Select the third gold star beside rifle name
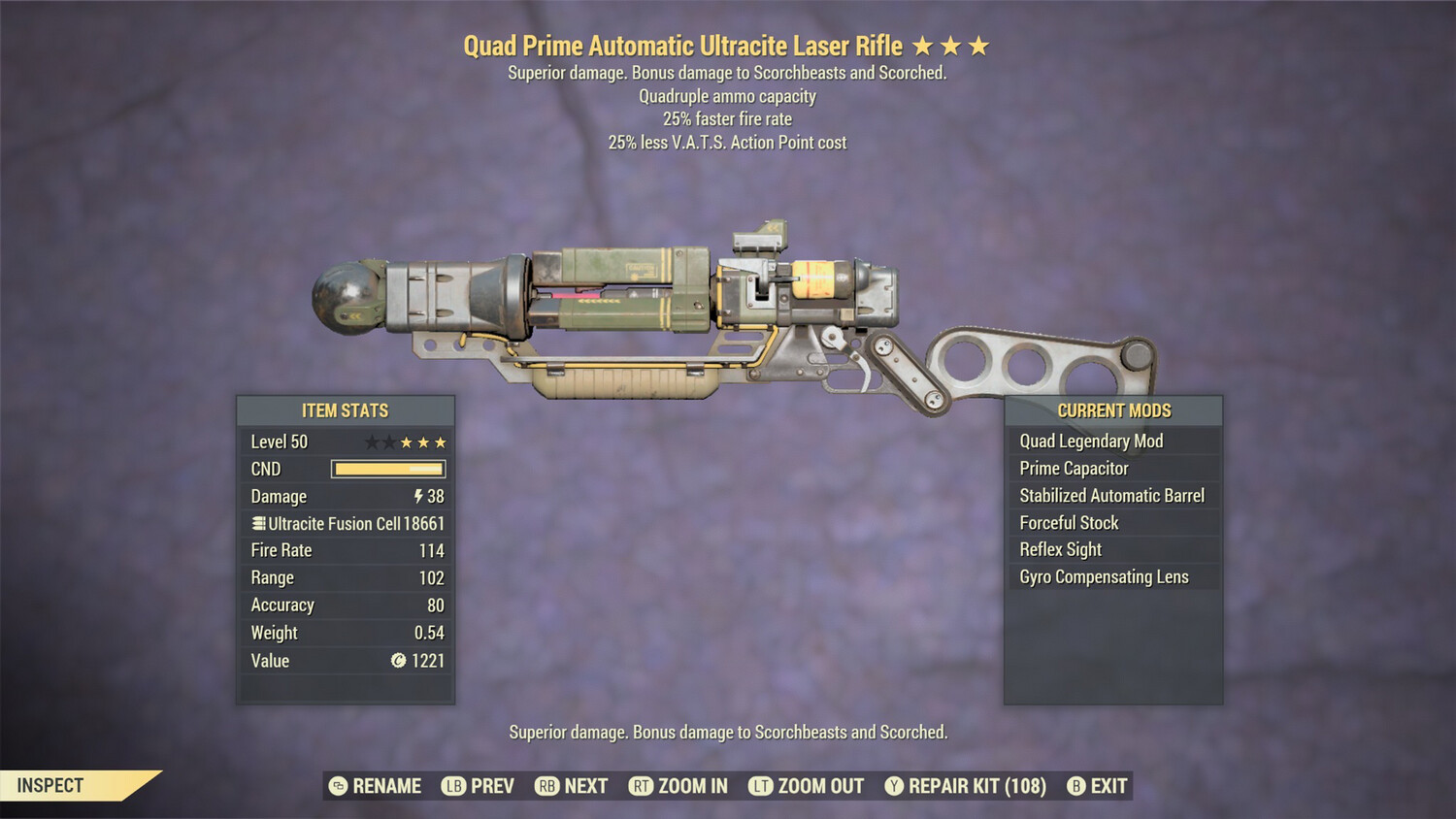 pyautogui.click(x=978, y=45)
